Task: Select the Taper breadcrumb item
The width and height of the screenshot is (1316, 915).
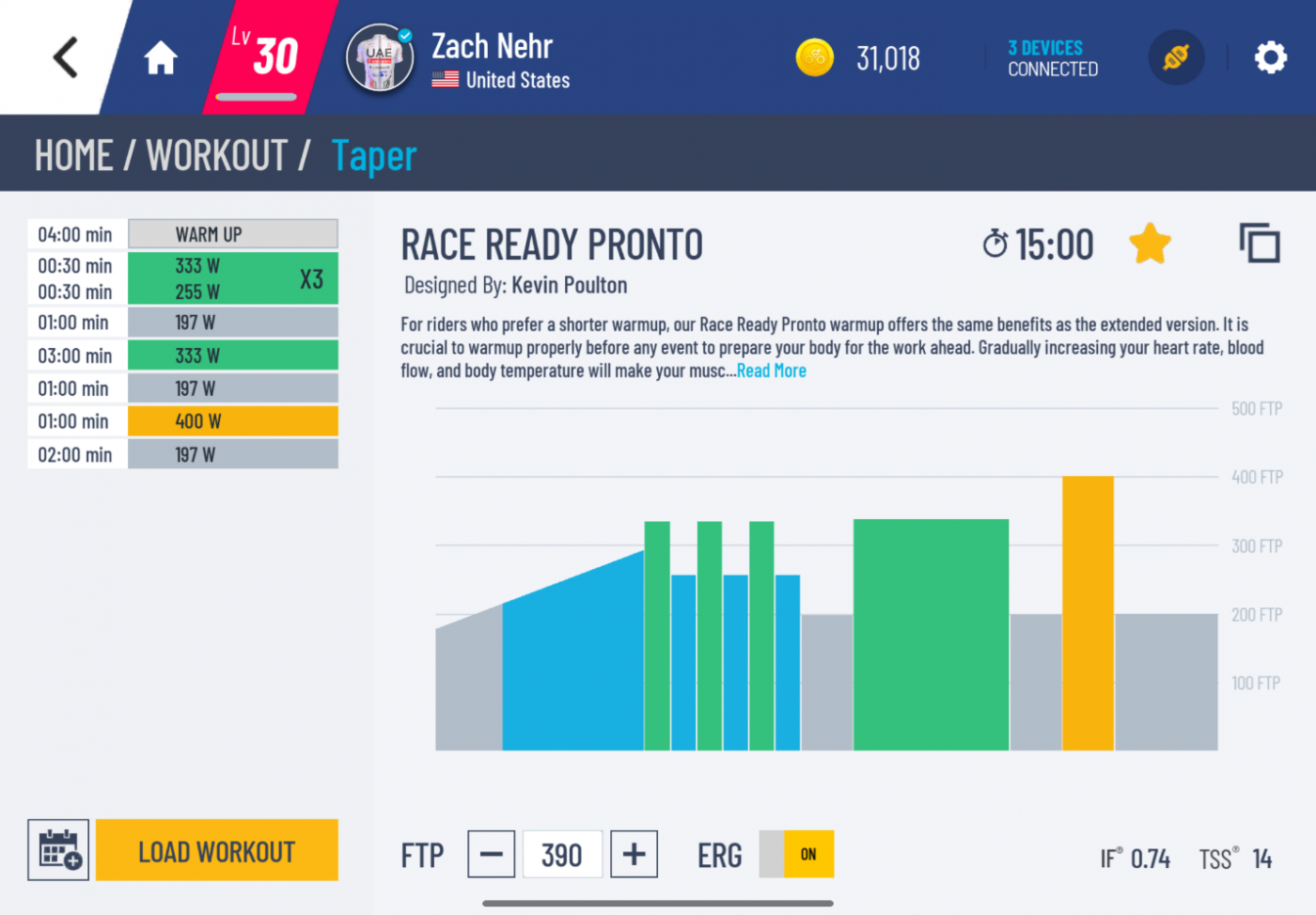Action: point(373,155)
